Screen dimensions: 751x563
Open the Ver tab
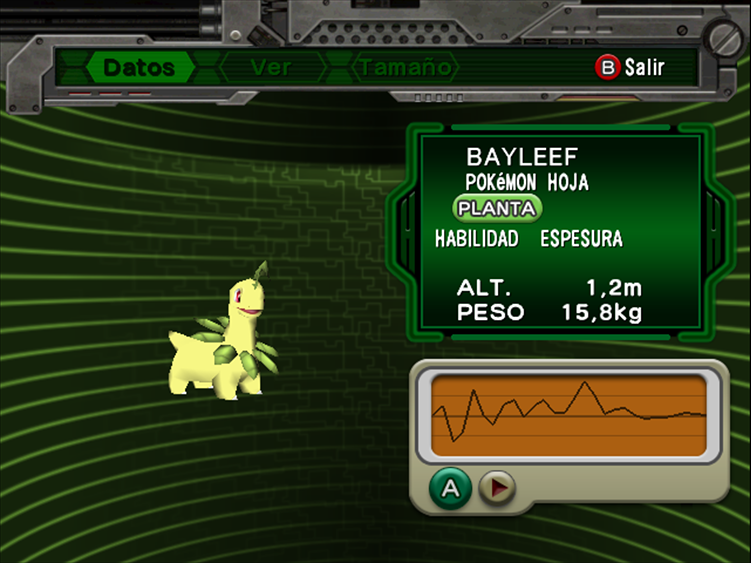pyautogui.click(x=271, y=68)
